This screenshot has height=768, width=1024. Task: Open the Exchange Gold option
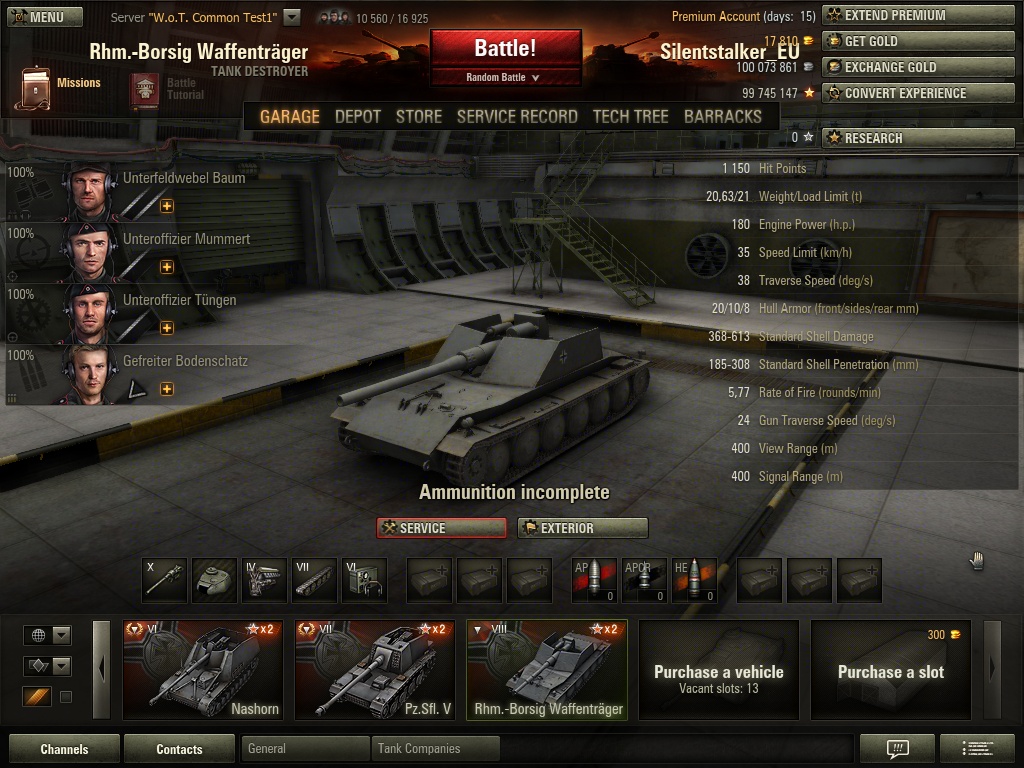[918, 67]
